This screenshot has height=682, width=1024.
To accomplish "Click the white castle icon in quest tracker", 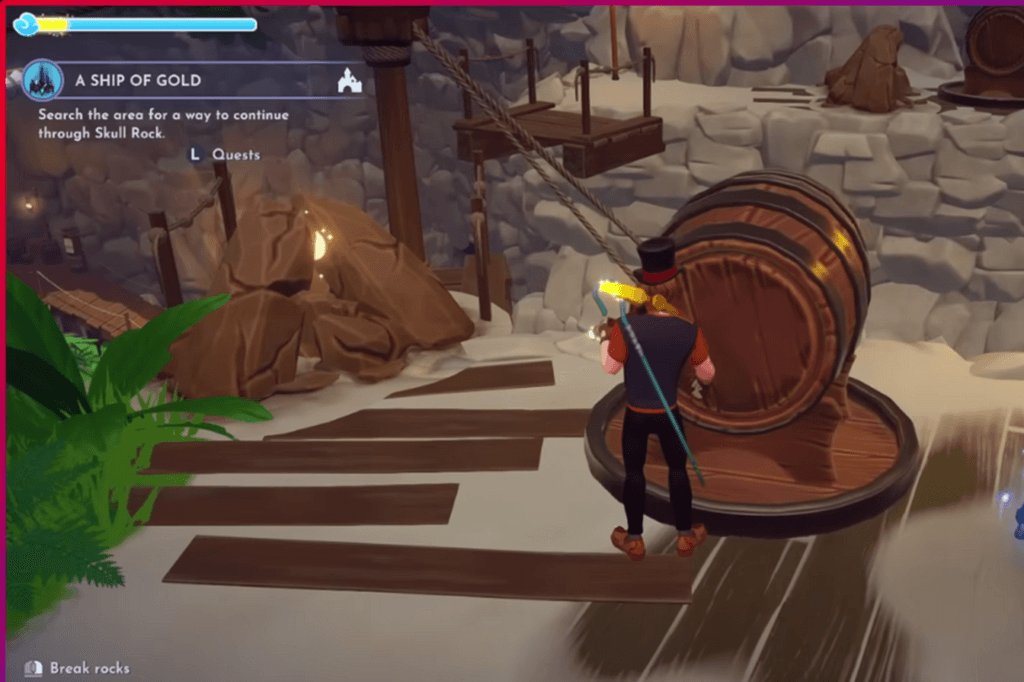I will pyautogui.click(x=350, y=81).
